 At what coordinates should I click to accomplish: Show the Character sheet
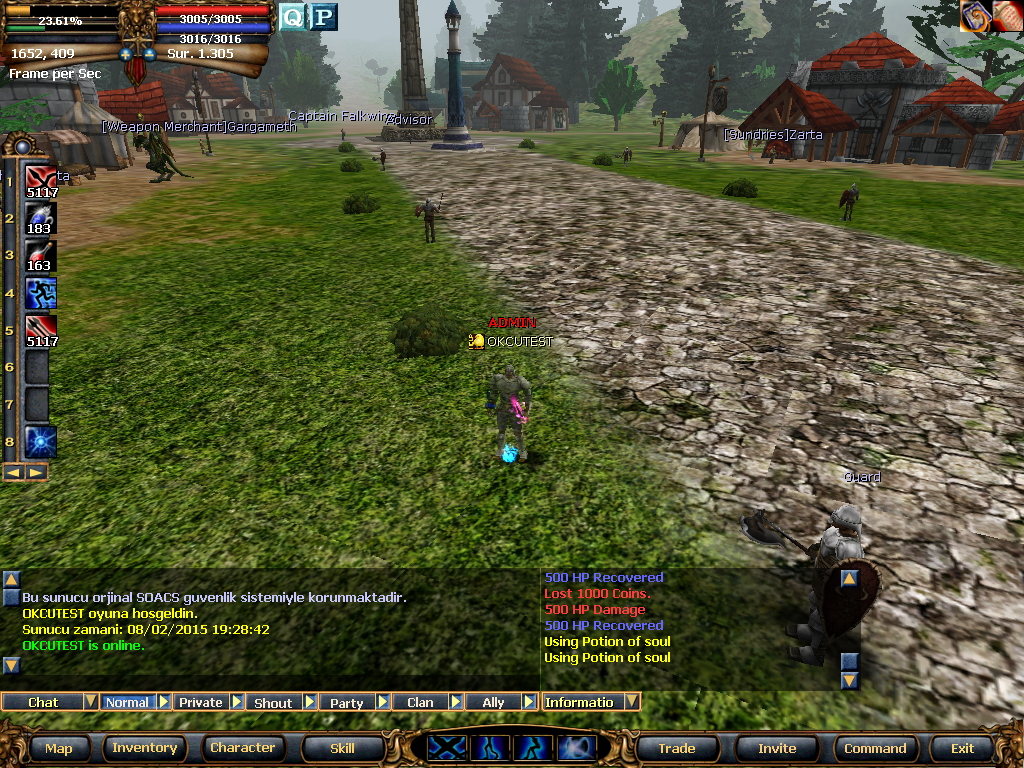242,748
